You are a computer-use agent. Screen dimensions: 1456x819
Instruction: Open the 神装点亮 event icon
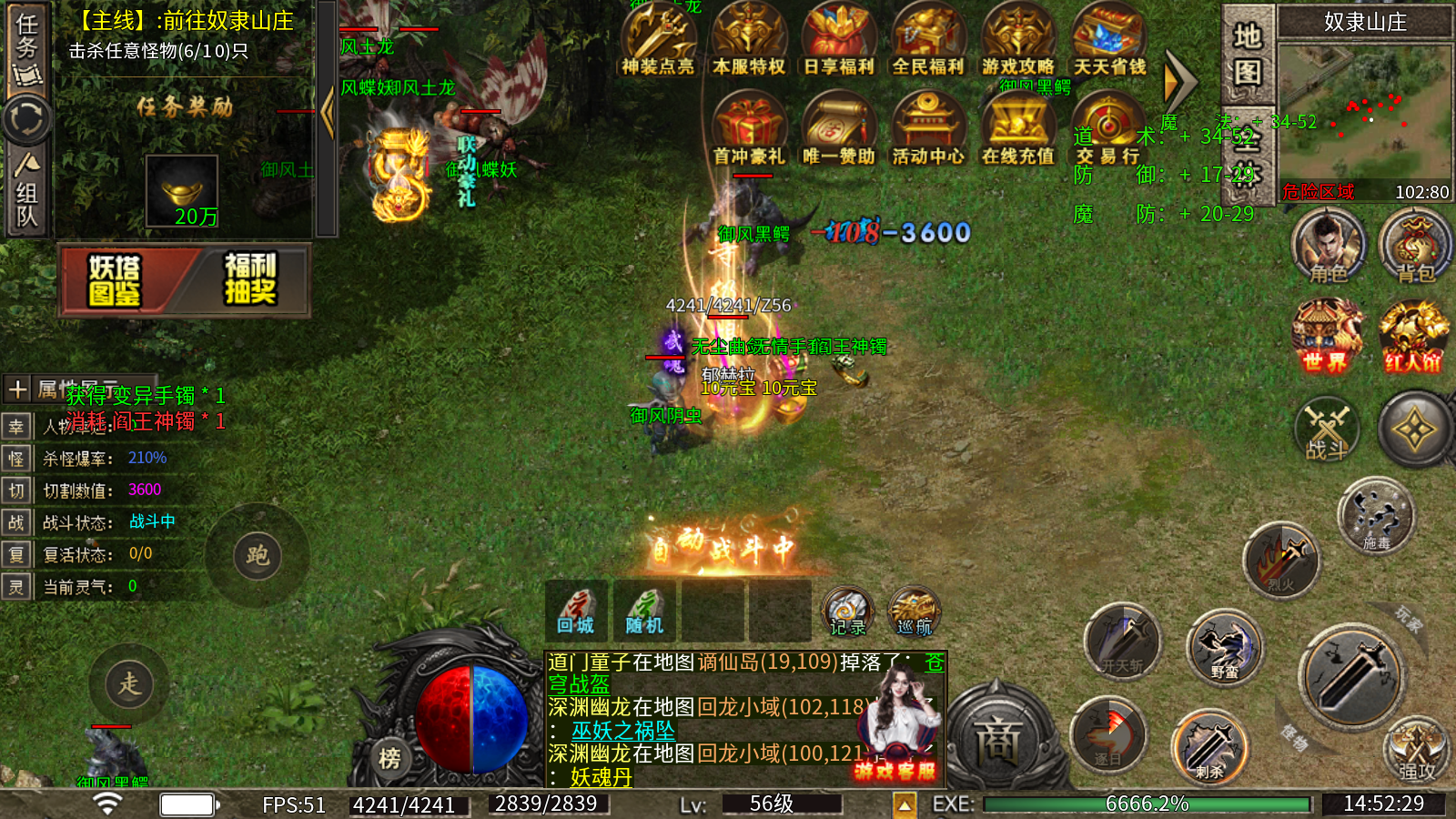pos(657,41)
